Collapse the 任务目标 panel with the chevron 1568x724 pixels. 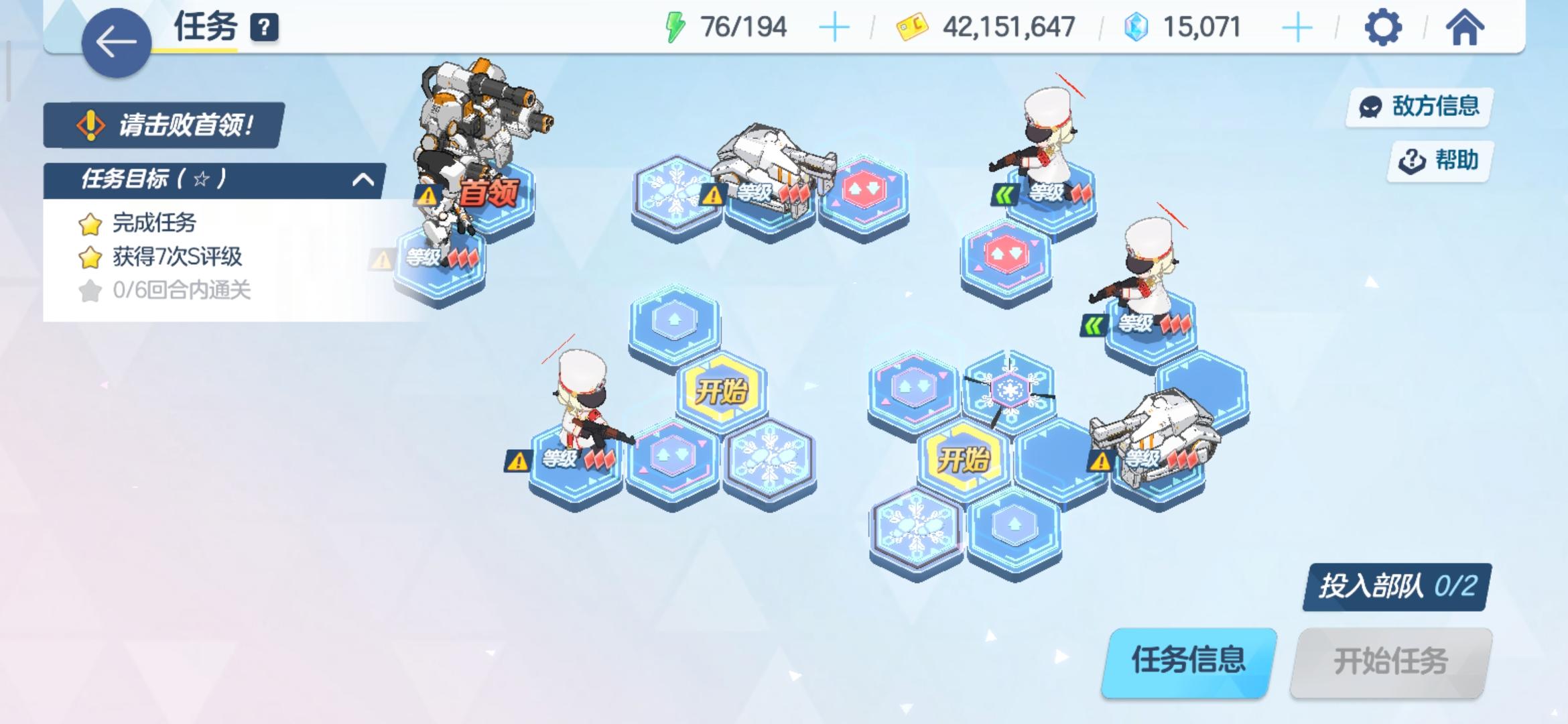363,180
